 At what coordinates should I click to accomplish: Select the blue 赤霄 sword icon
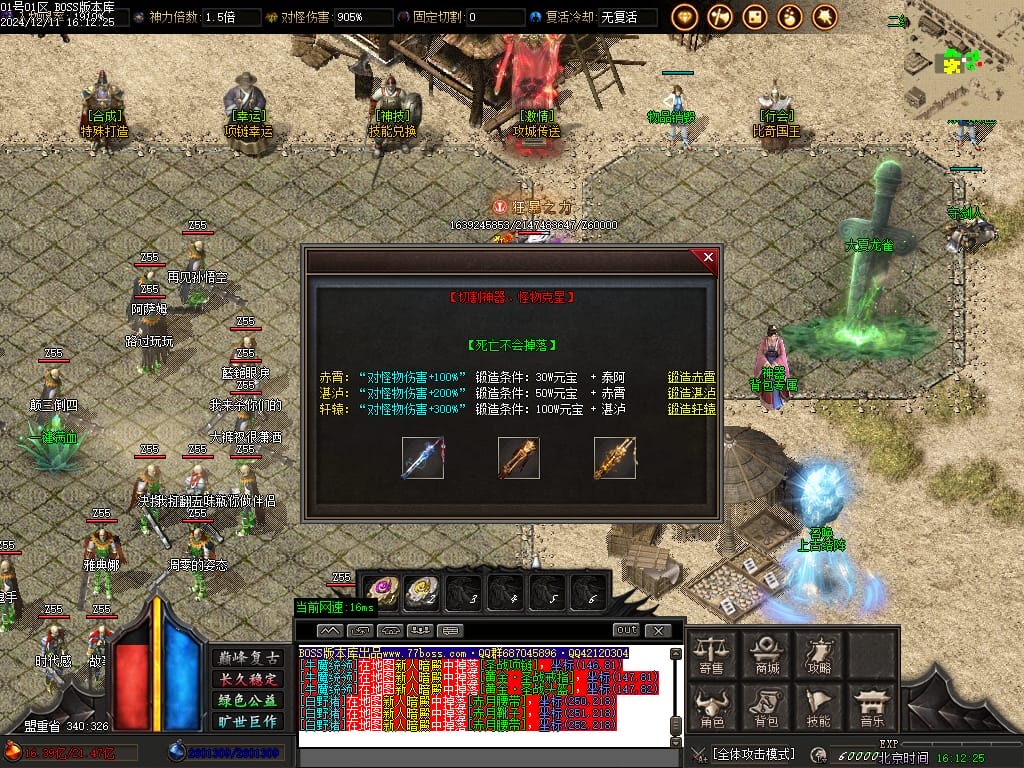[x=423, y=458]
